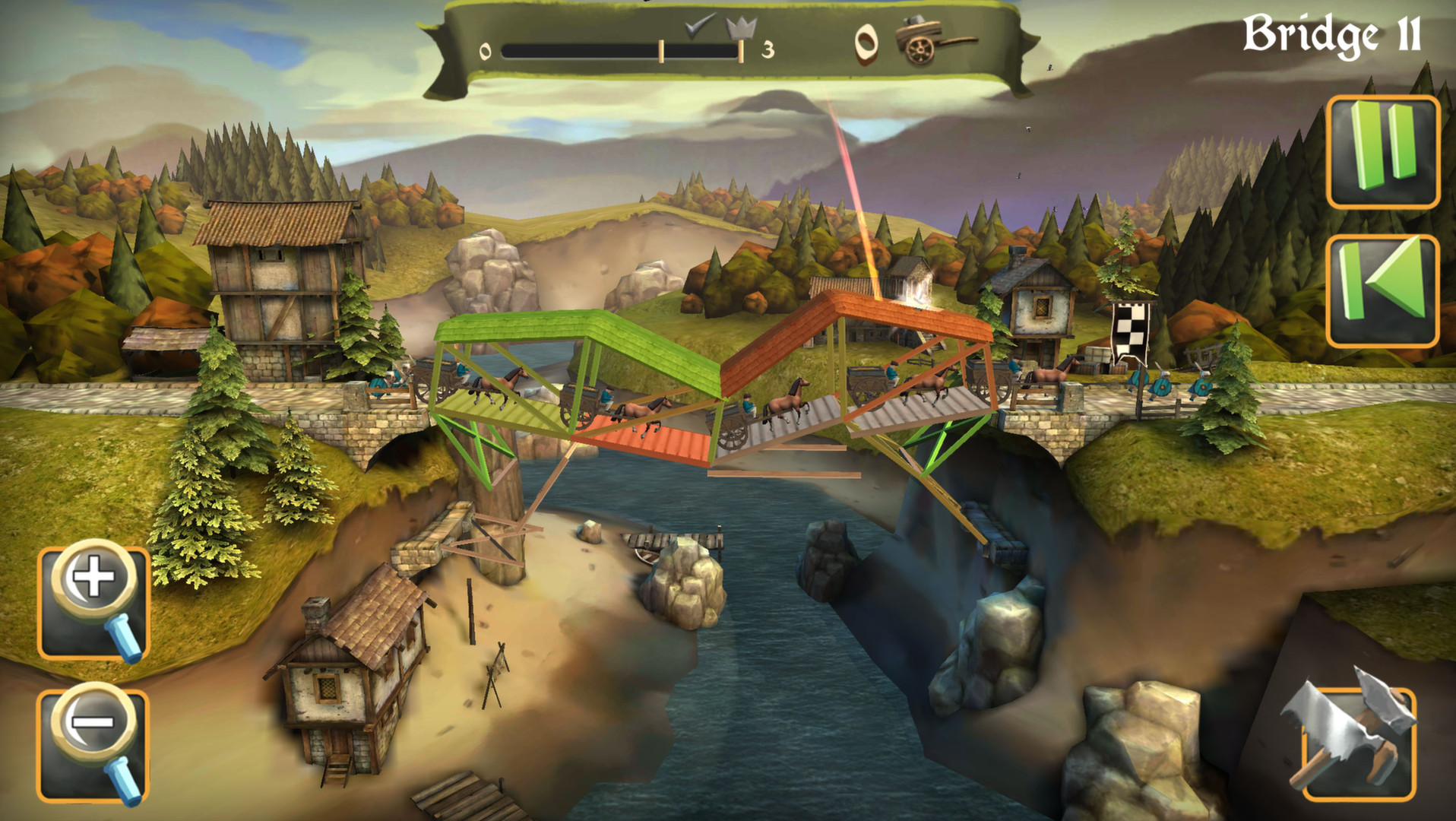Click the egg icon in the top banner
Image resolution: width=1456 pixels, height=821 pixels.
point(866,42)
